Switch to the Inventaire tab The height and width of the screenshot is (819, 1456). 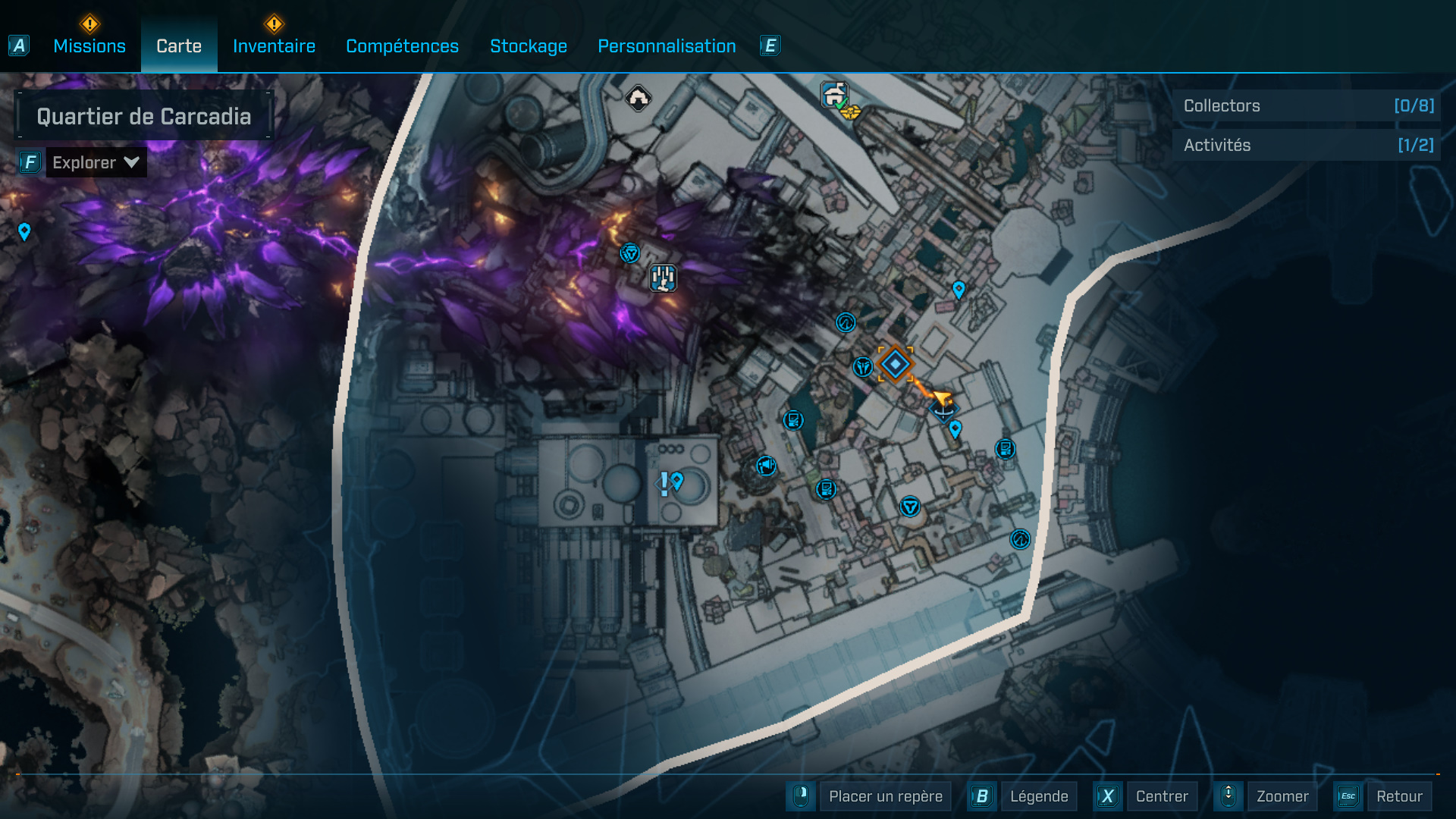[273, 45]
